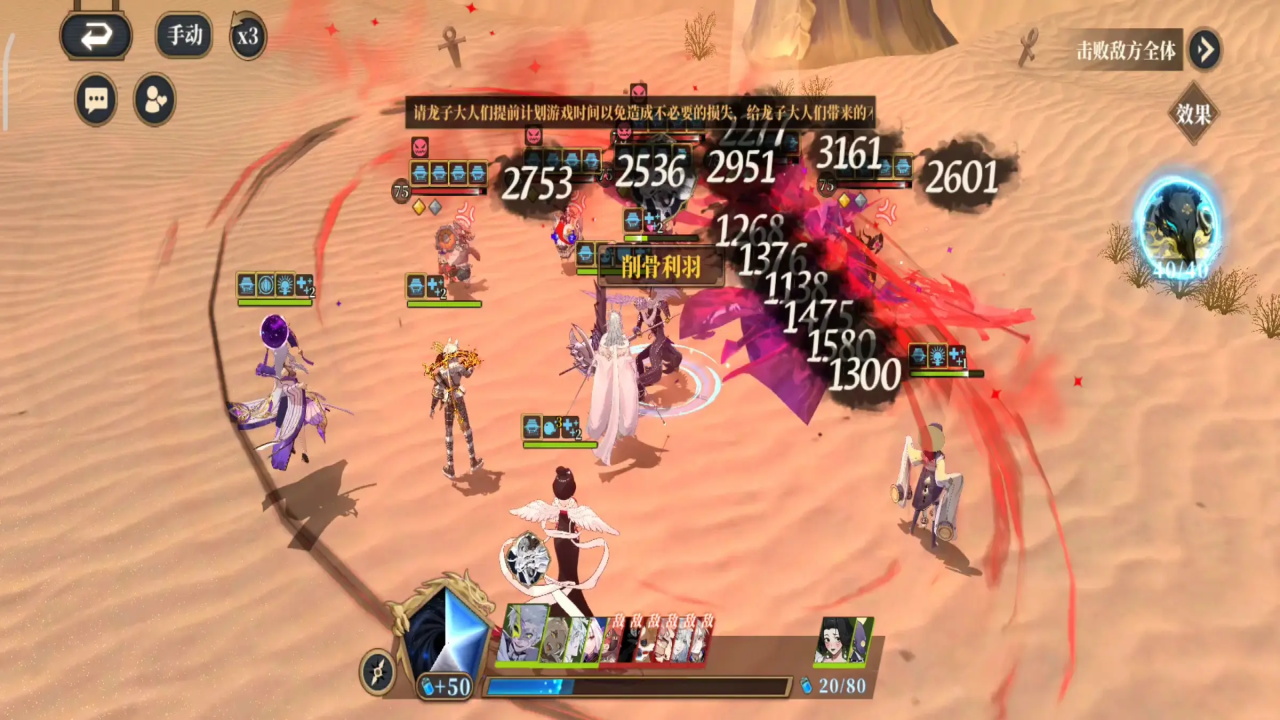Open the chat speech bubble
The image size is (1280, 720).
click(96, 100)
